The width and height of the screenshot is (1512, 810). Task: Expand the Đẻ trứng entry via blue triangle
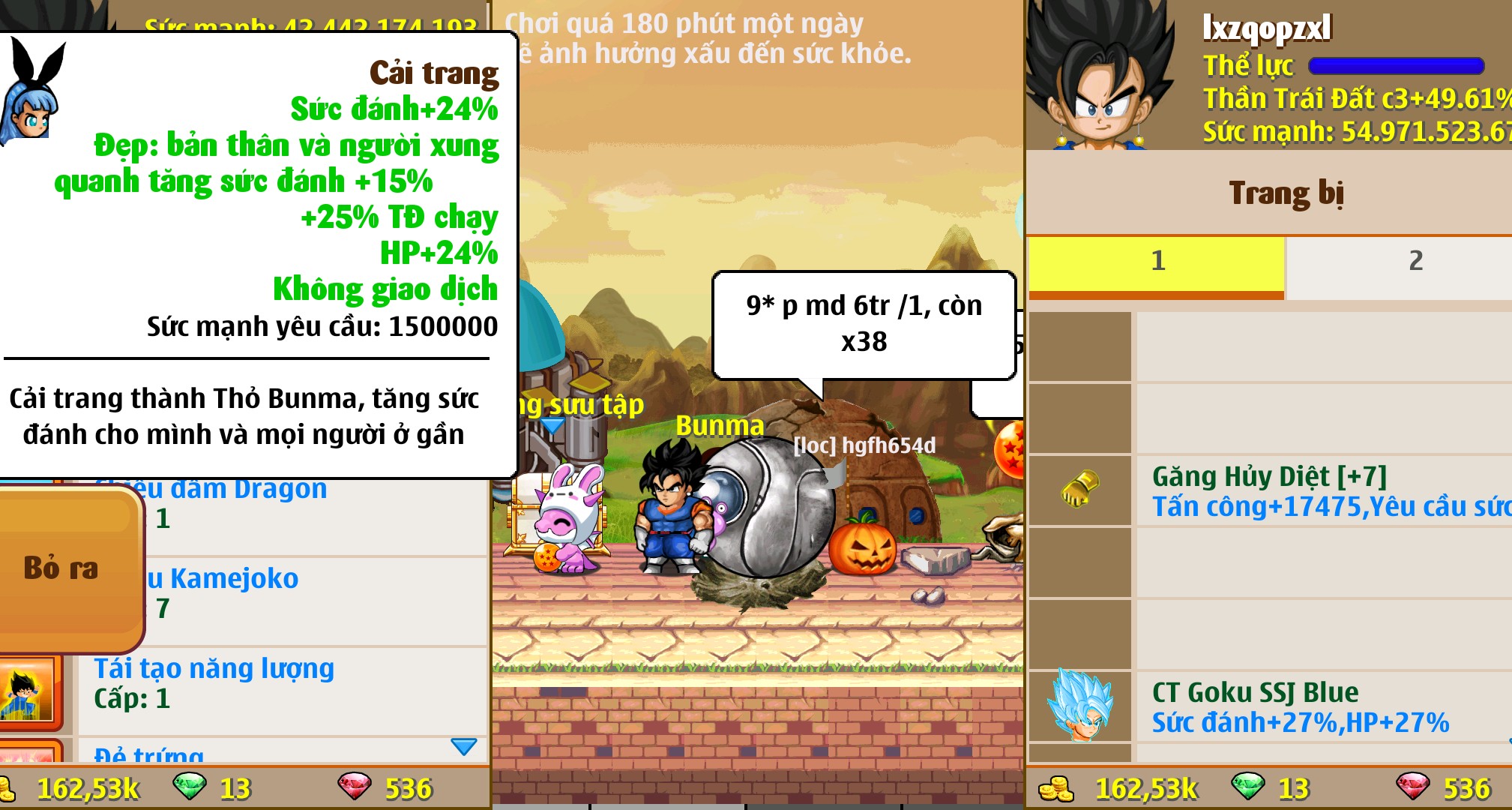(465, 746)
